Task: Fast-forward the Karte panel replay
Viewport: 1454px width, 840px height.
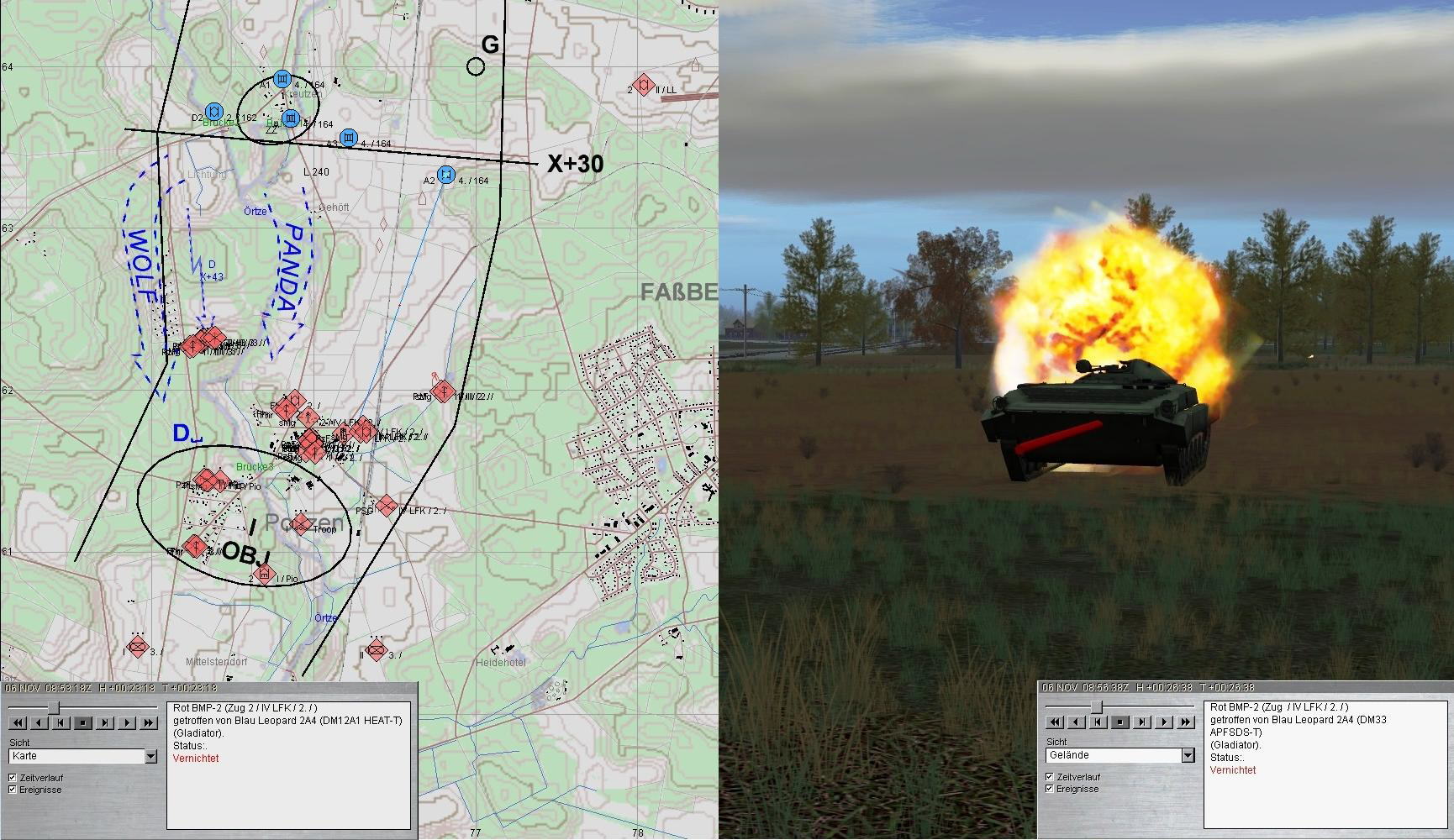Action: (x=149, y=722)
